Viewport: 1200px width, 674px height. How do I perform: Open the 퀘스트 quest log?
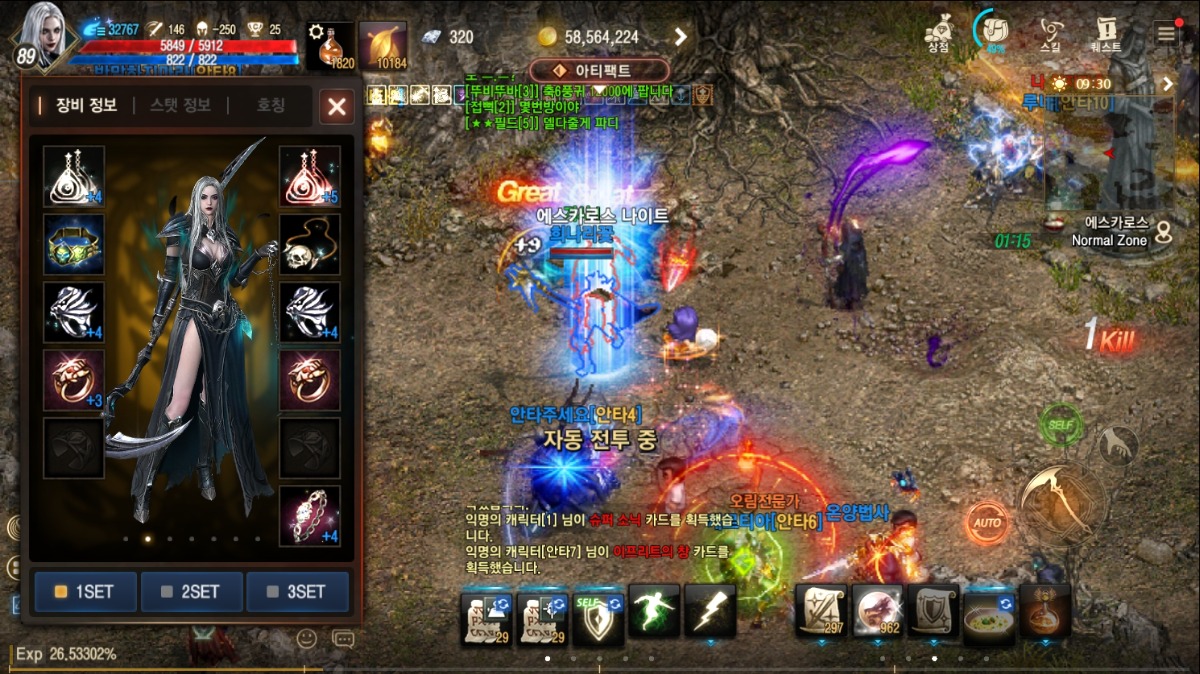[x=1106, y=35]
